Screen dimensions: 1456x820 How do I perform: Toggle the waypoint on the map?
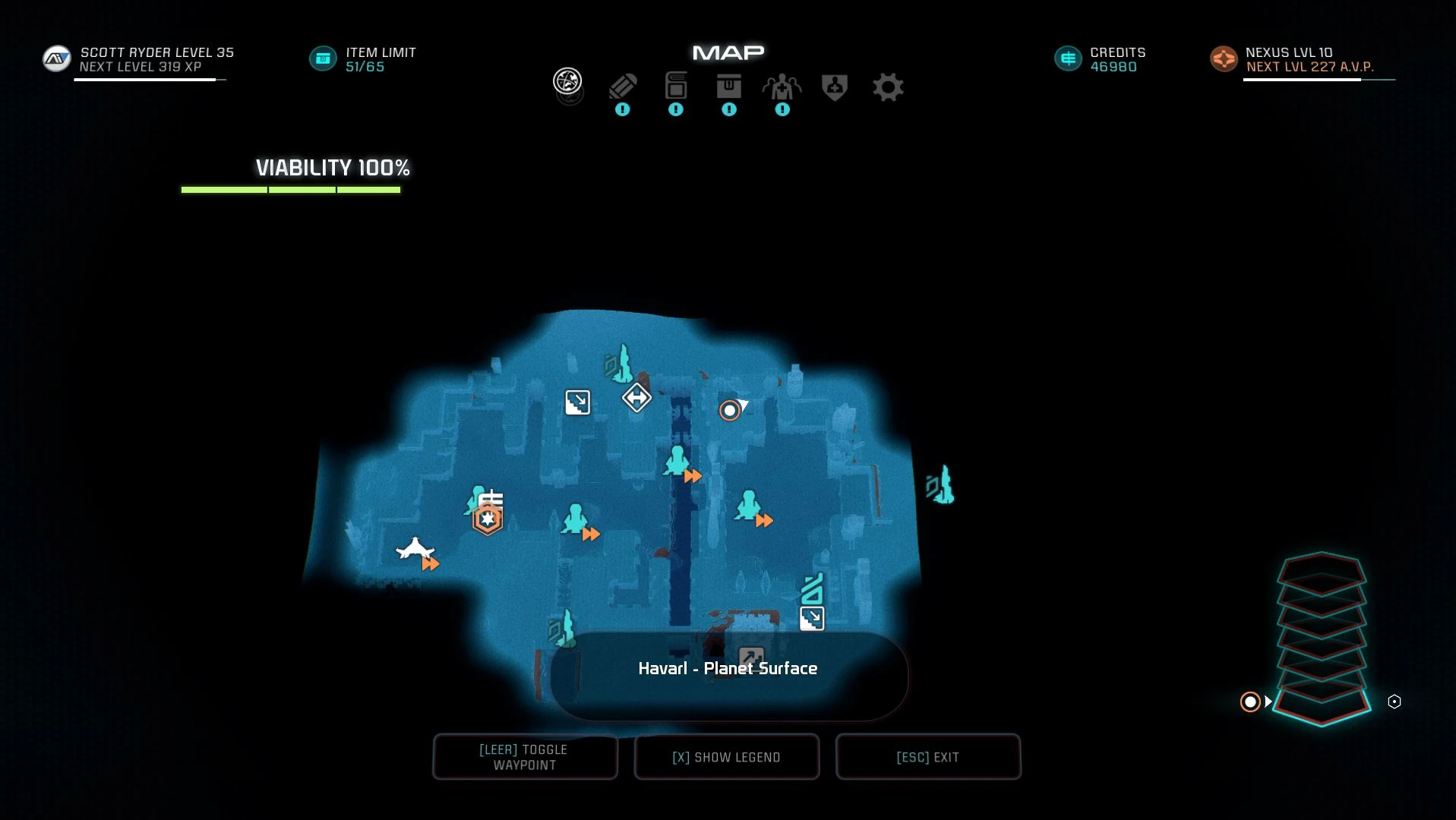(x=525, y=757)
